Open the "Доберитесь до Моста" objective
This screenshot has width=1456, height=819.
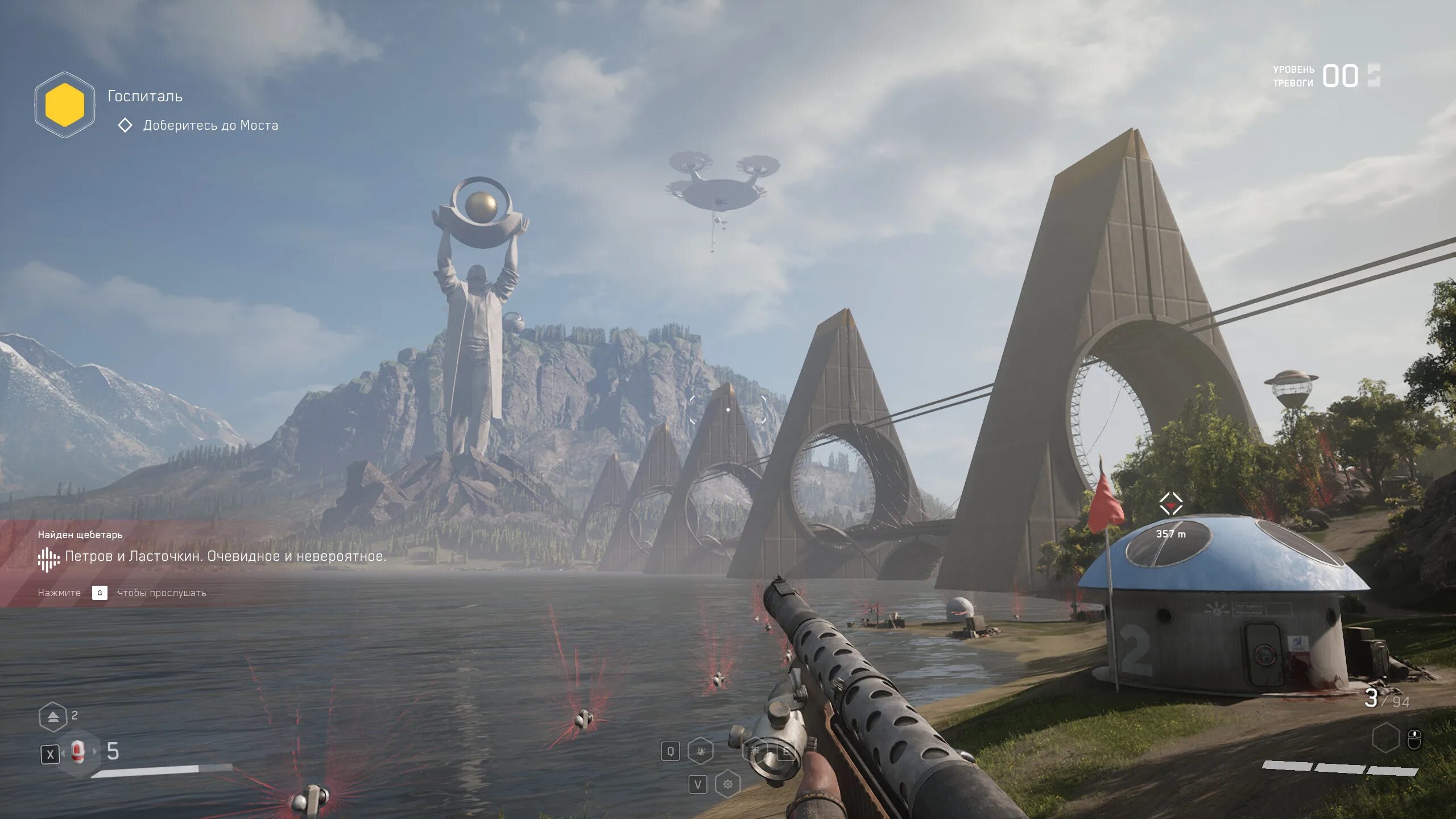210,125
